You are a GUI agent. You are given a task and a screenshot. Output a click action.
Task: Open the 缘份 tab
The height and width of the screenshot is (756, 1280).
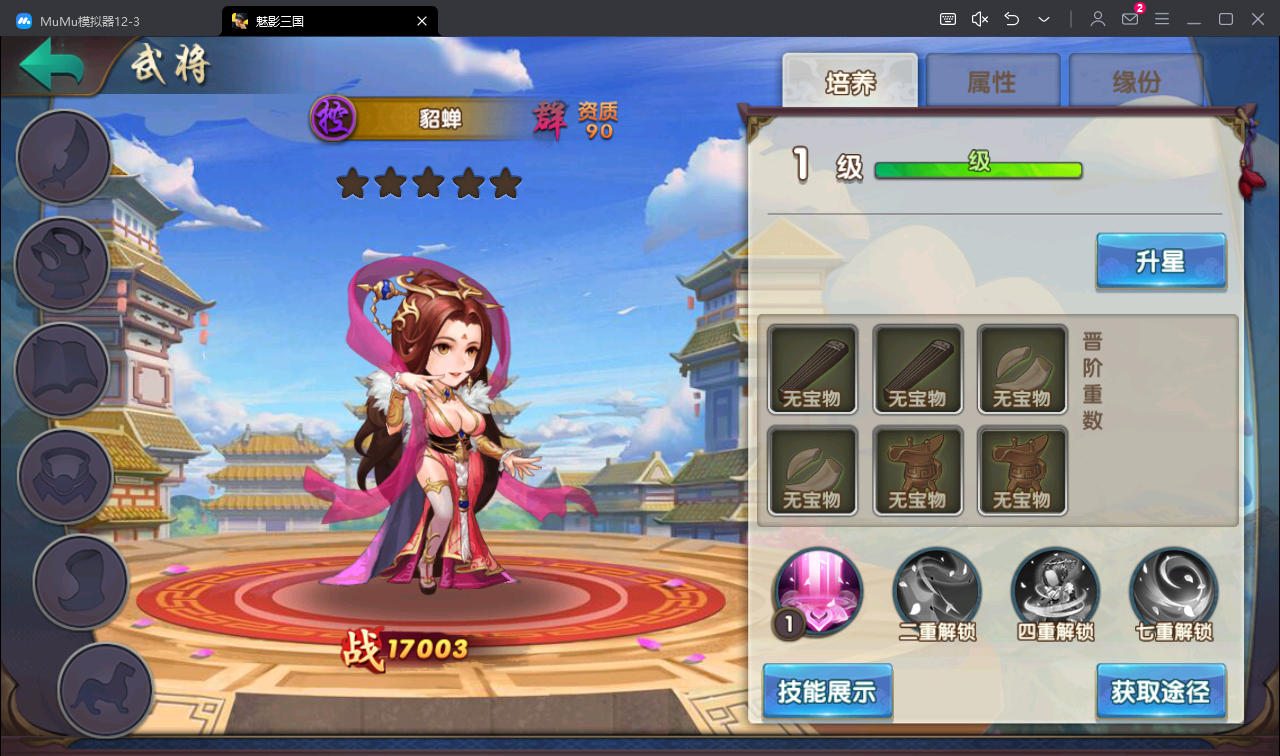1136,82
